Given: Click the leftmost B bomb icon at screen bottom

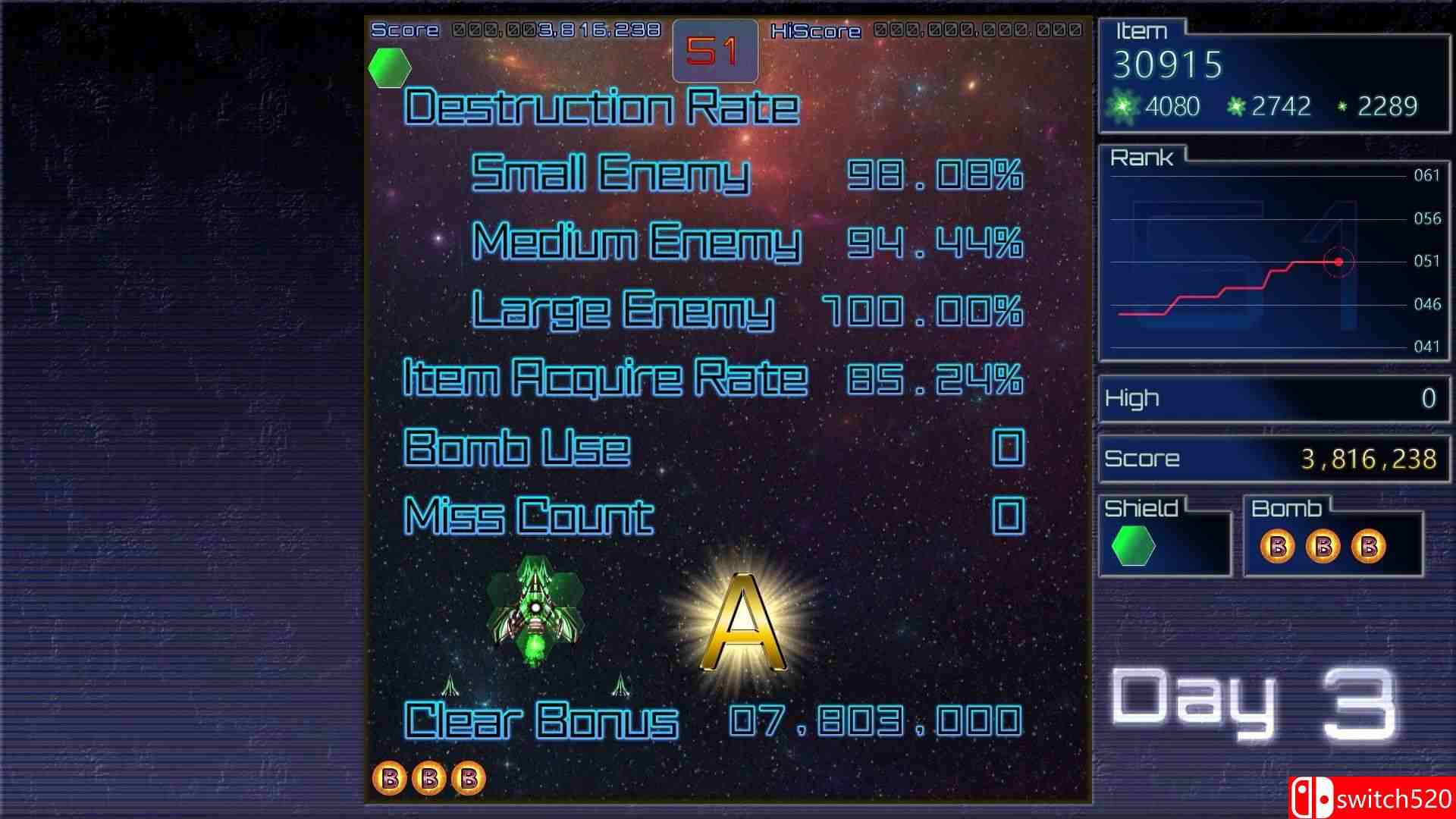Looking at the screenshot, I should point(391,777).
